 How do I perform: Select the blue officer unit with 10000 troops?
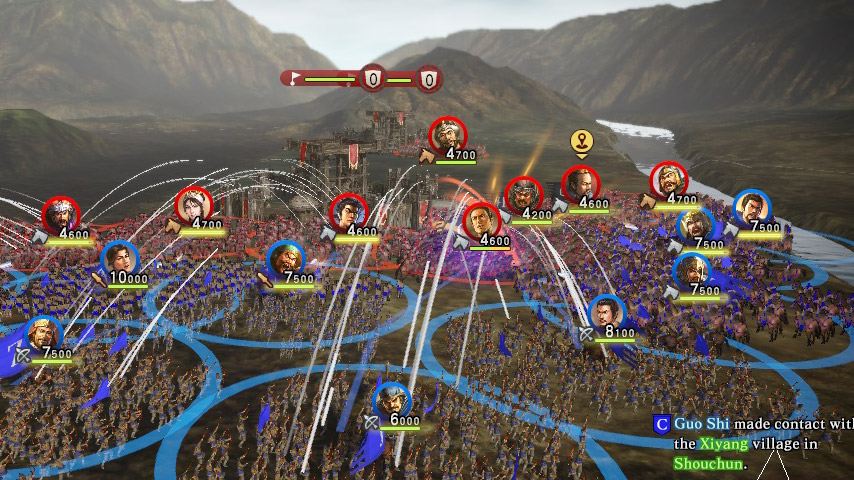pos(119,260)
